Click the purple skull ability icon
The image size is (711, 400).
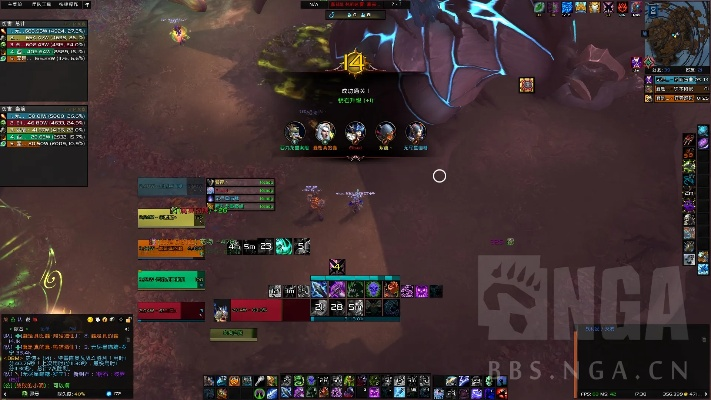coord(372,289)
